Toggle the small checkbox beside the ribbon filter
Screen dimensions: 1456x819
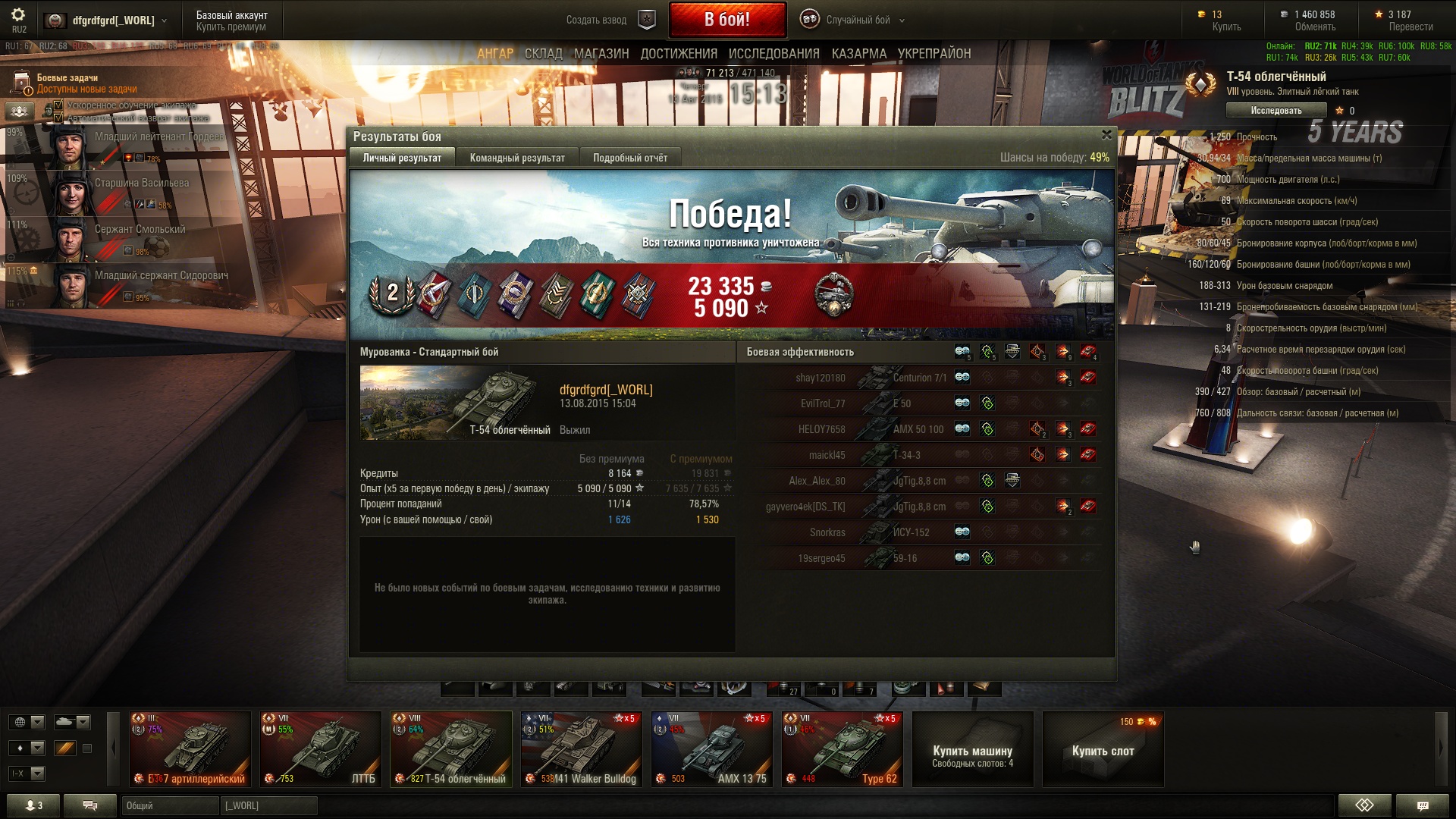coord(87,747)
